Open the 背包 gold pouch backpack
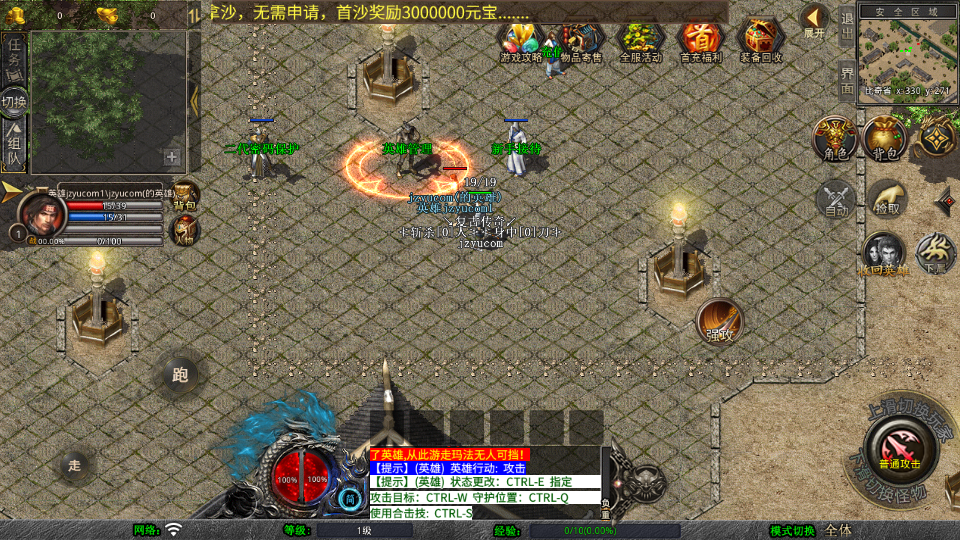This screenshot has width=960, height=540. coord(883,137)
